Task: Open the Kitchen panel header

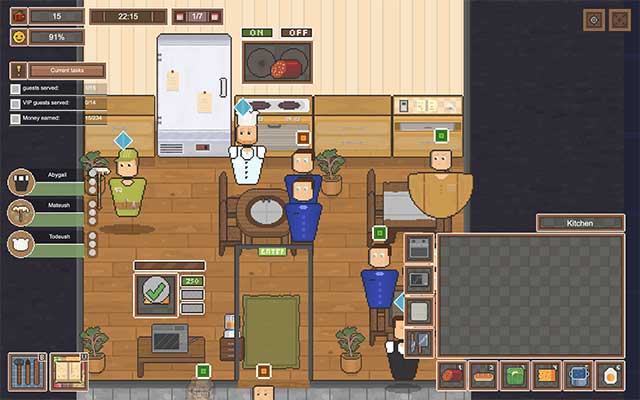Action: (580, 223)
